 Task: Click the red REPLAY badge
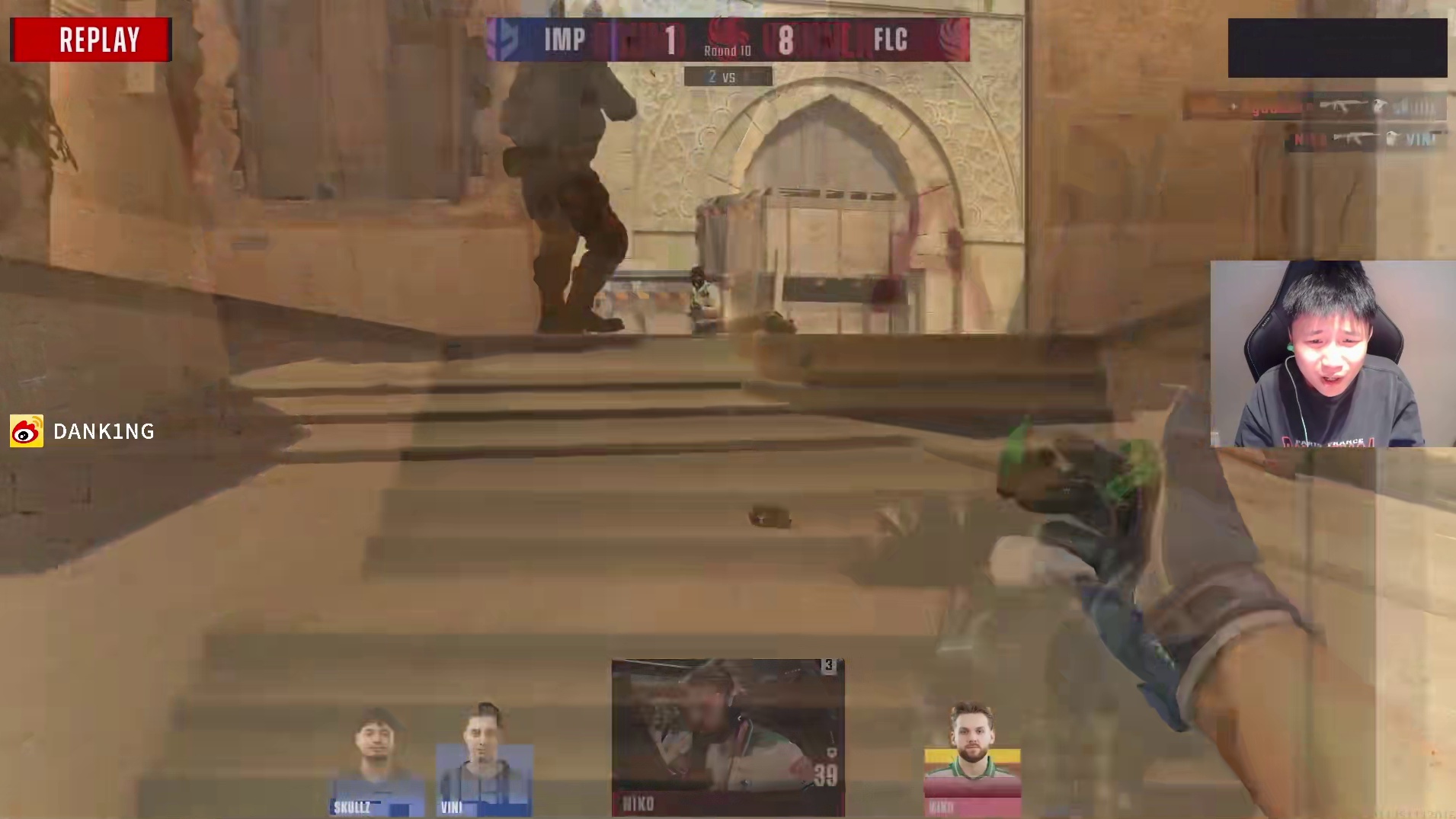pos(91,40)
